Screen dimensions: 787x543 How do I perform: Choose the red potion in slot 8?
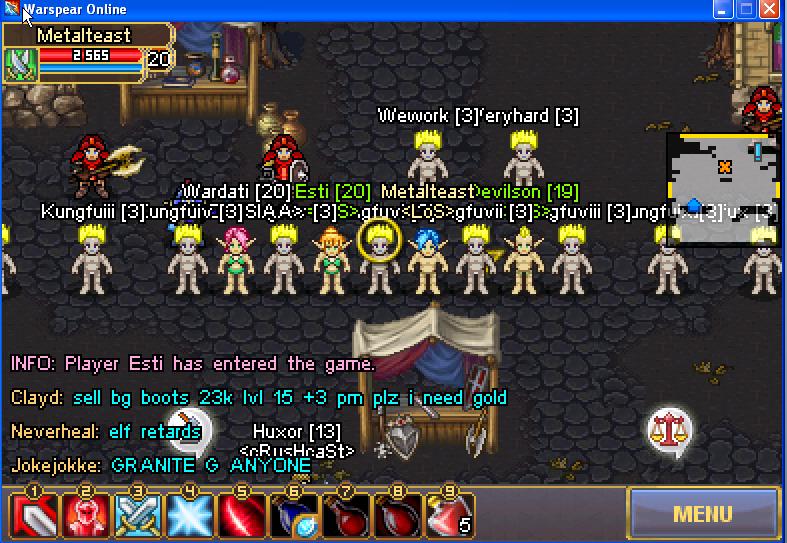[397, 516]
